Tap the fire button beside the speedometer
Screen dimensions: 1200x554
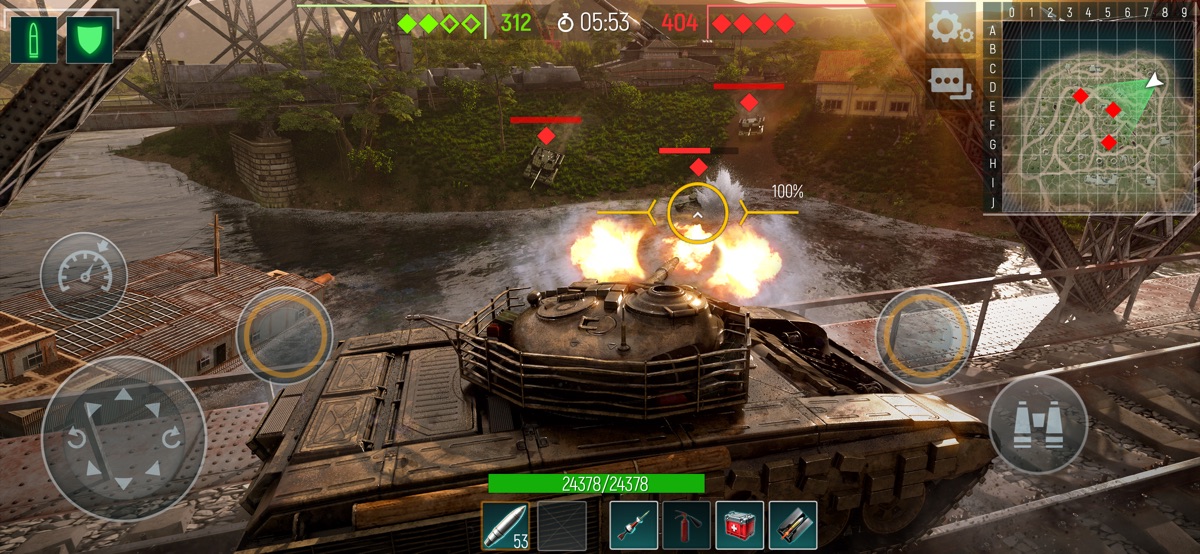[285, 336]
